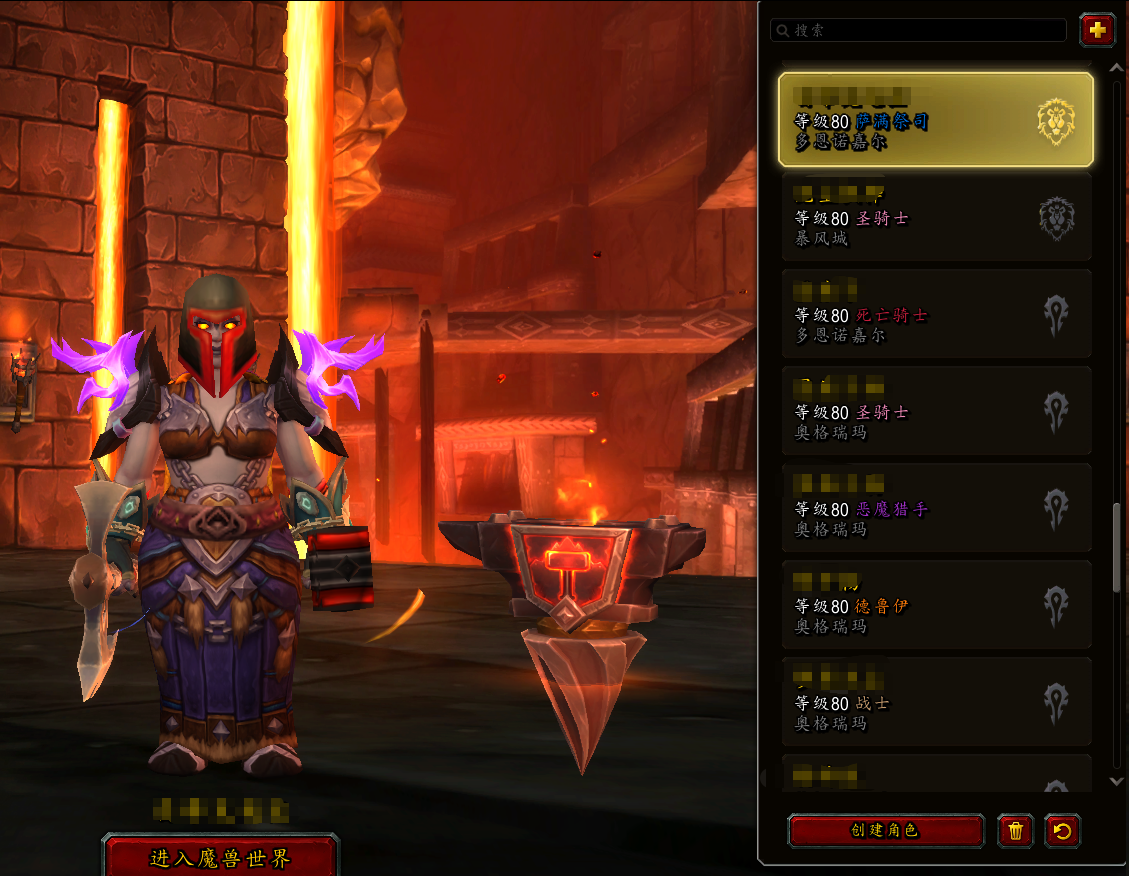
Task: Select the 恶魔猎手 character row
Action: tap(935, 508)
